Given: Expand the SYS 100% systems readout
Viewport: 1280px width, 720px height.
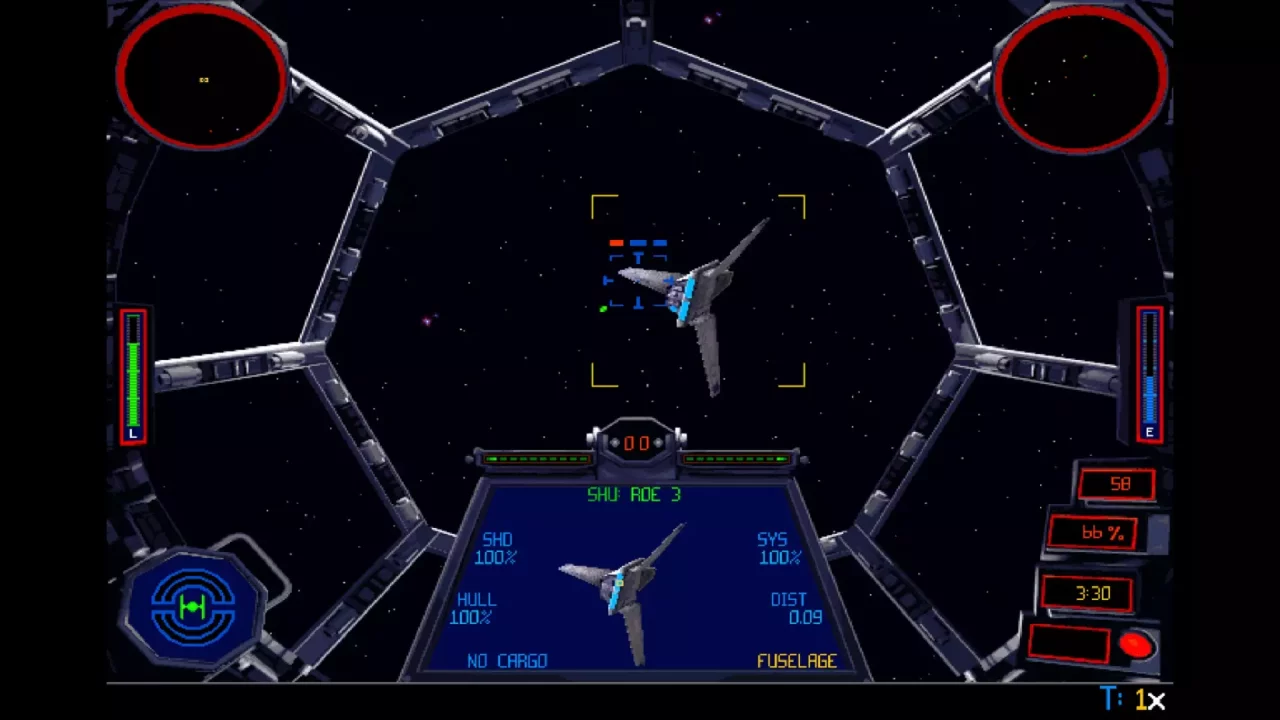Looking at the screenshot, I should pos(778,548).
